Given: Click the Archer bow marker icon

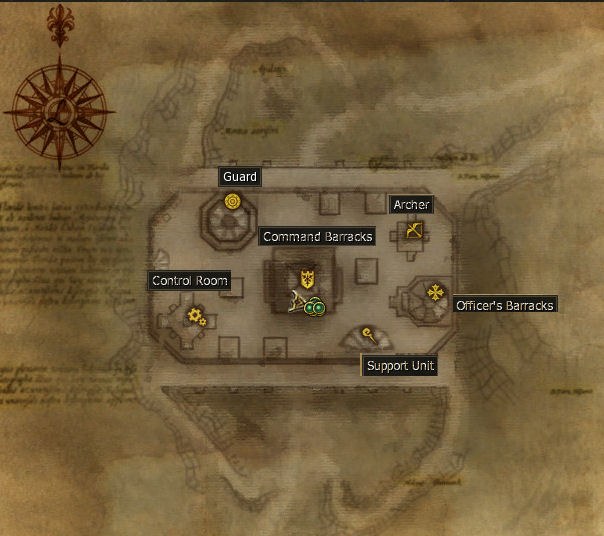Looking at the screenshot, I should (x=414, y=232).
